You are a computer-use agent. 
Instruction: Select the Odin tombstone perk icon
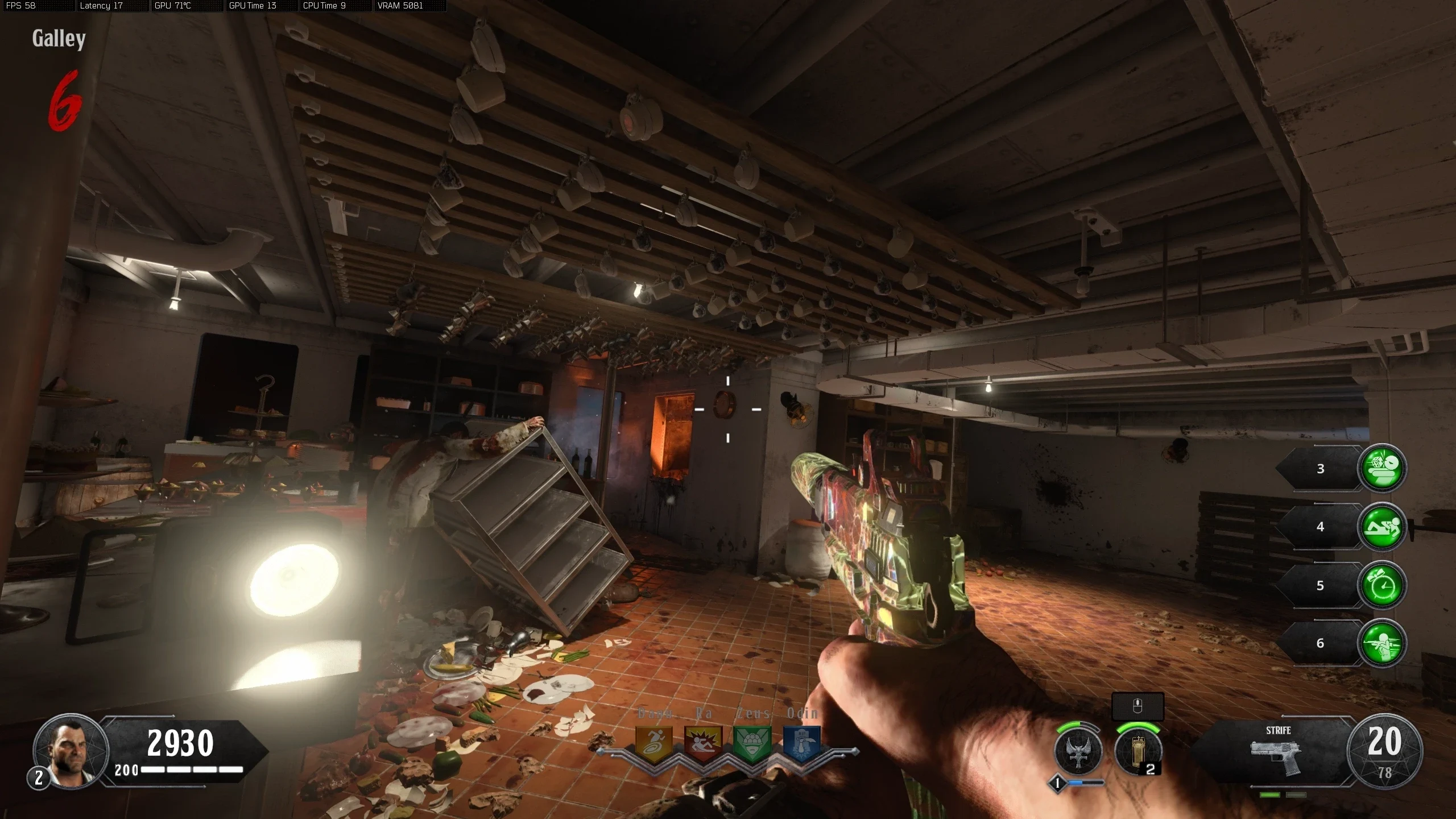click(802, 742)
